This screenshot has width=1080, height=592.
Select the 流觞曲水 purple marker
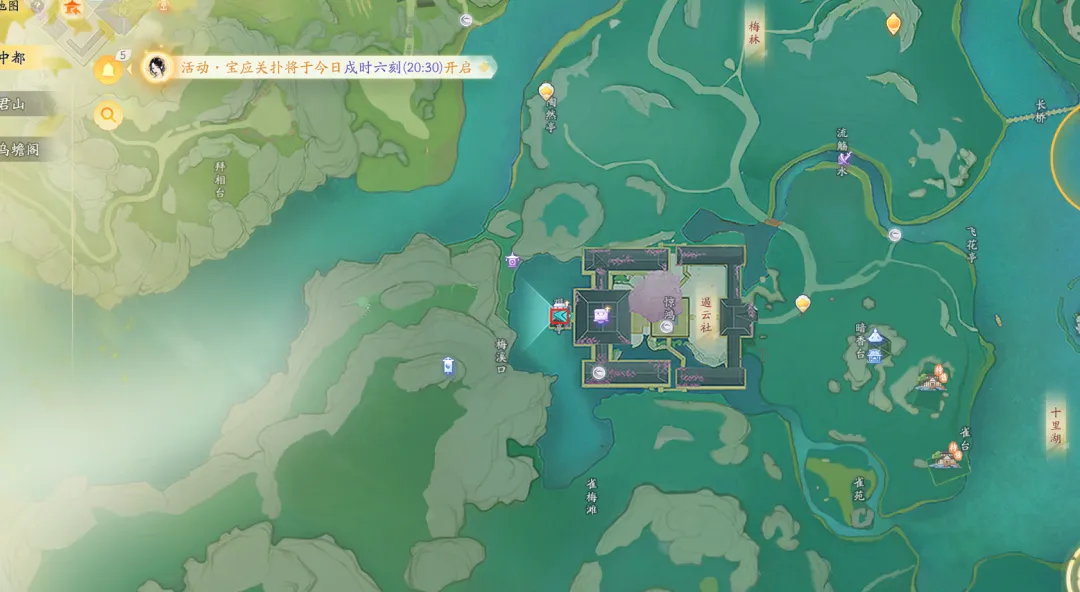click(845, 156)
